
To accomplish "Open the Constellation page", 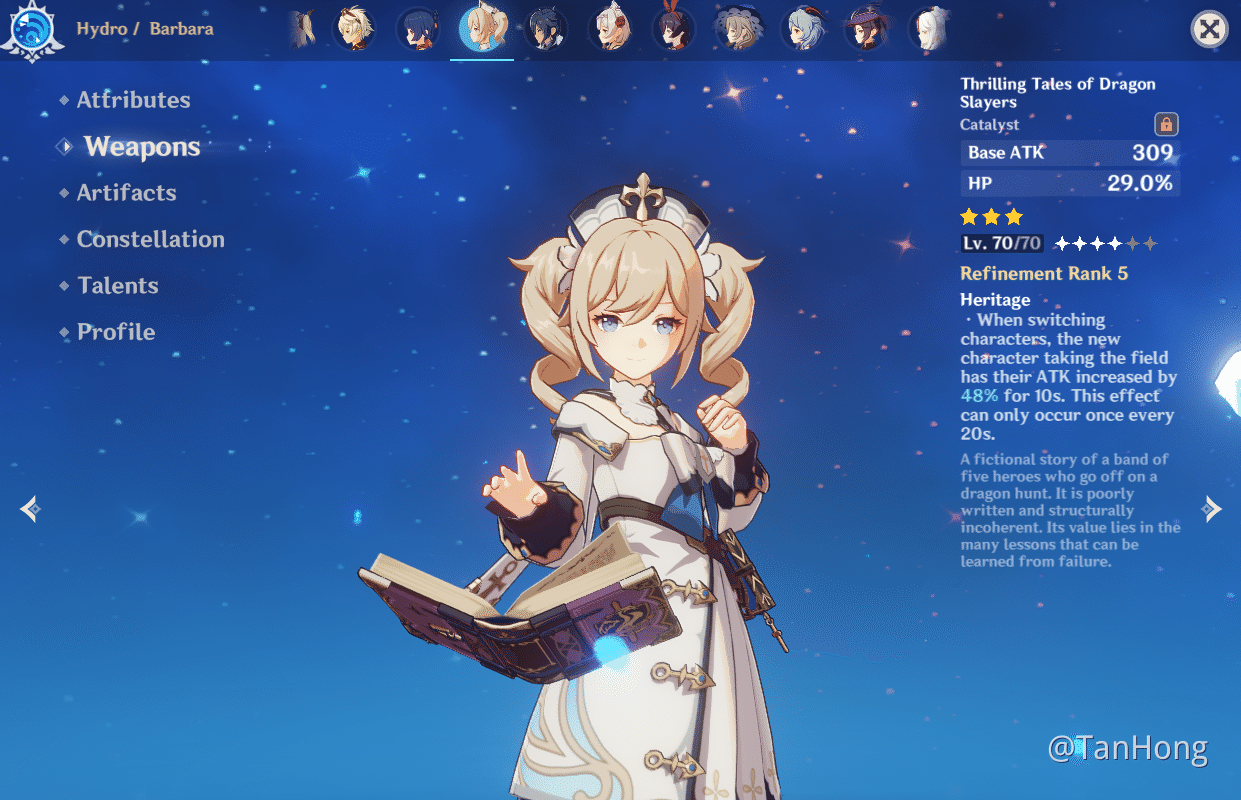I will (150, 239).
